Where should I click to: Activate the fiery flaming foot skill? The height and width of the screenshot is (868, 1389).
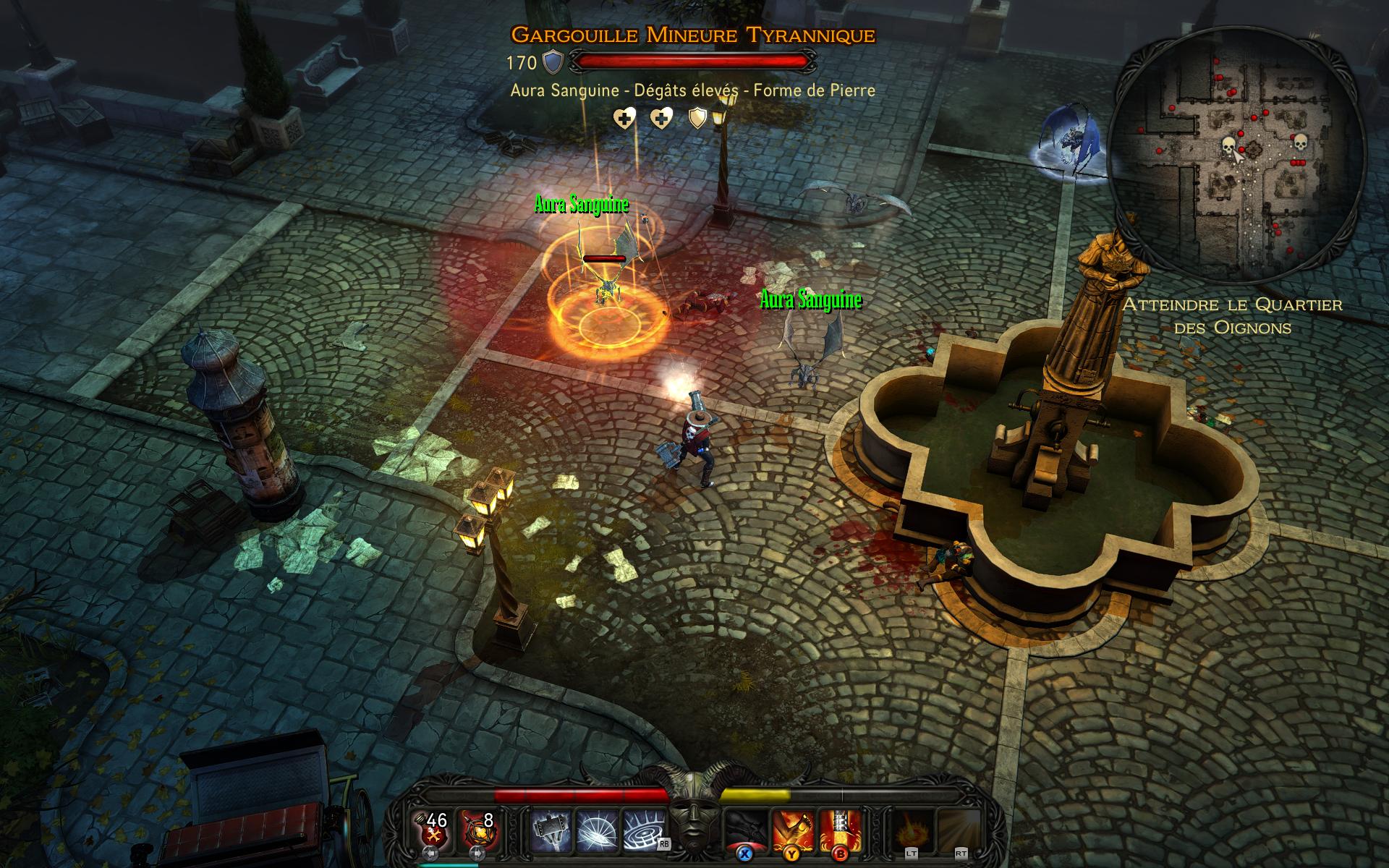(793, 830)
